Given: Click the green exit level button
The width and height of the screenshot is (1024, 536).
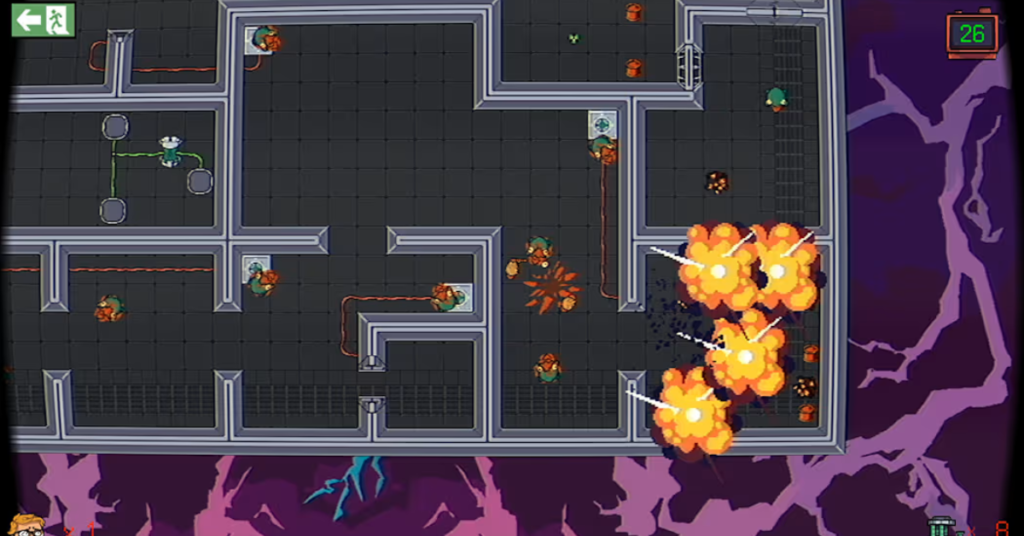Looking at the screenshot, I should click(x=43, y=19).
